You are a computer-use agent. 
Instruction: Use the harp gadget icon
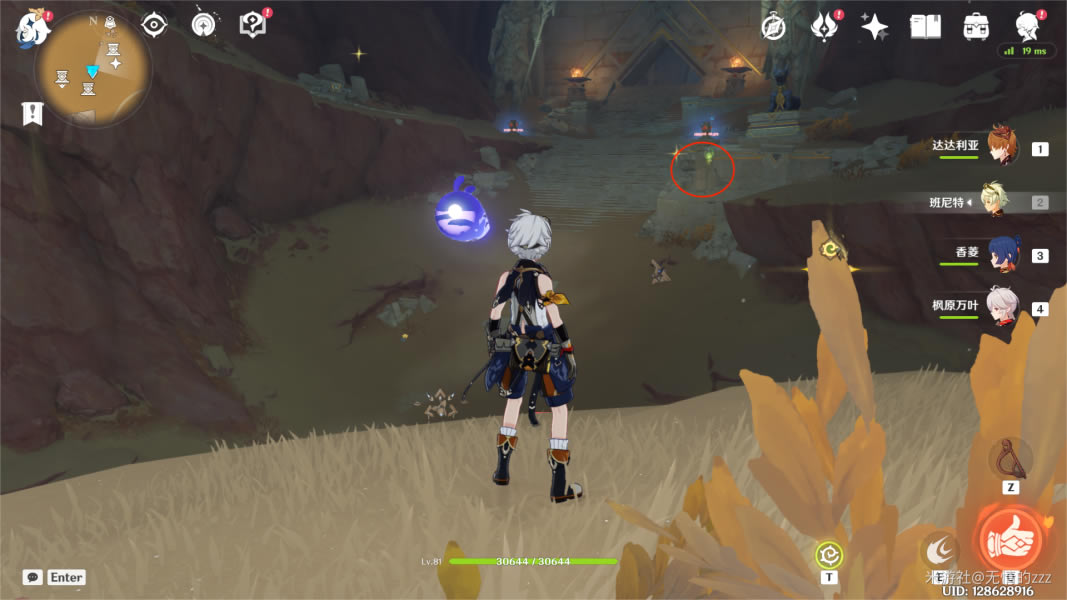pyautogui.click(x=1011, y=459)
